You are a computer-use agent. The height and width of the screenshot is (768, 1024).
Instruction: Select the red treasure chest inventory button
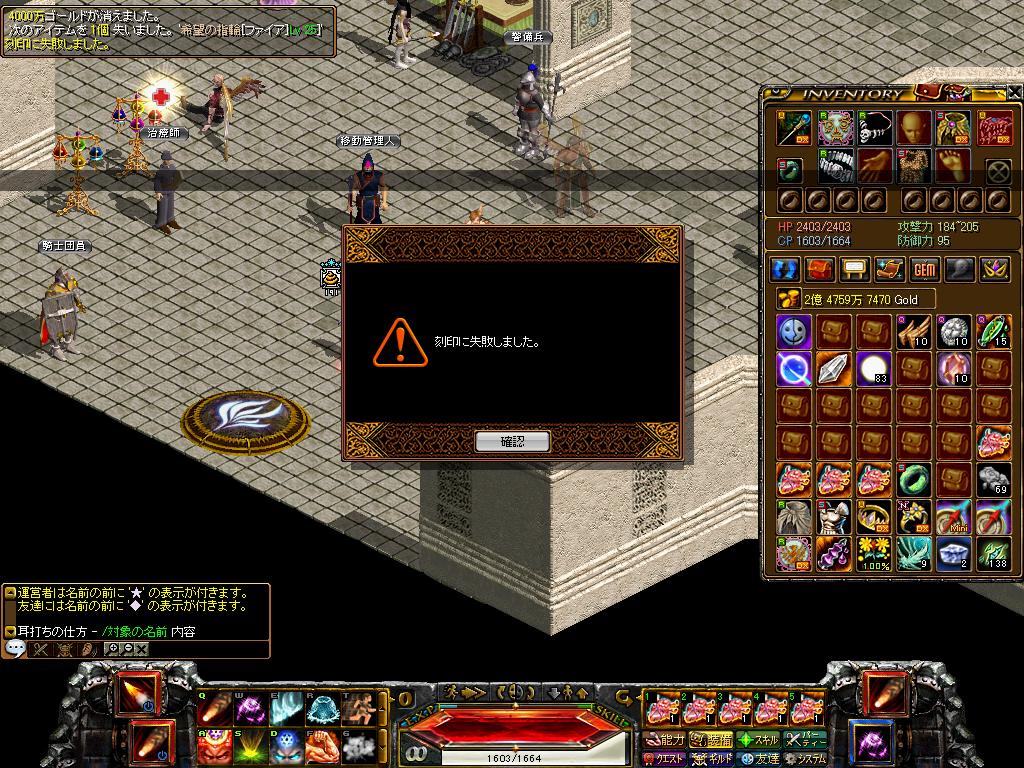pos(820,269)
